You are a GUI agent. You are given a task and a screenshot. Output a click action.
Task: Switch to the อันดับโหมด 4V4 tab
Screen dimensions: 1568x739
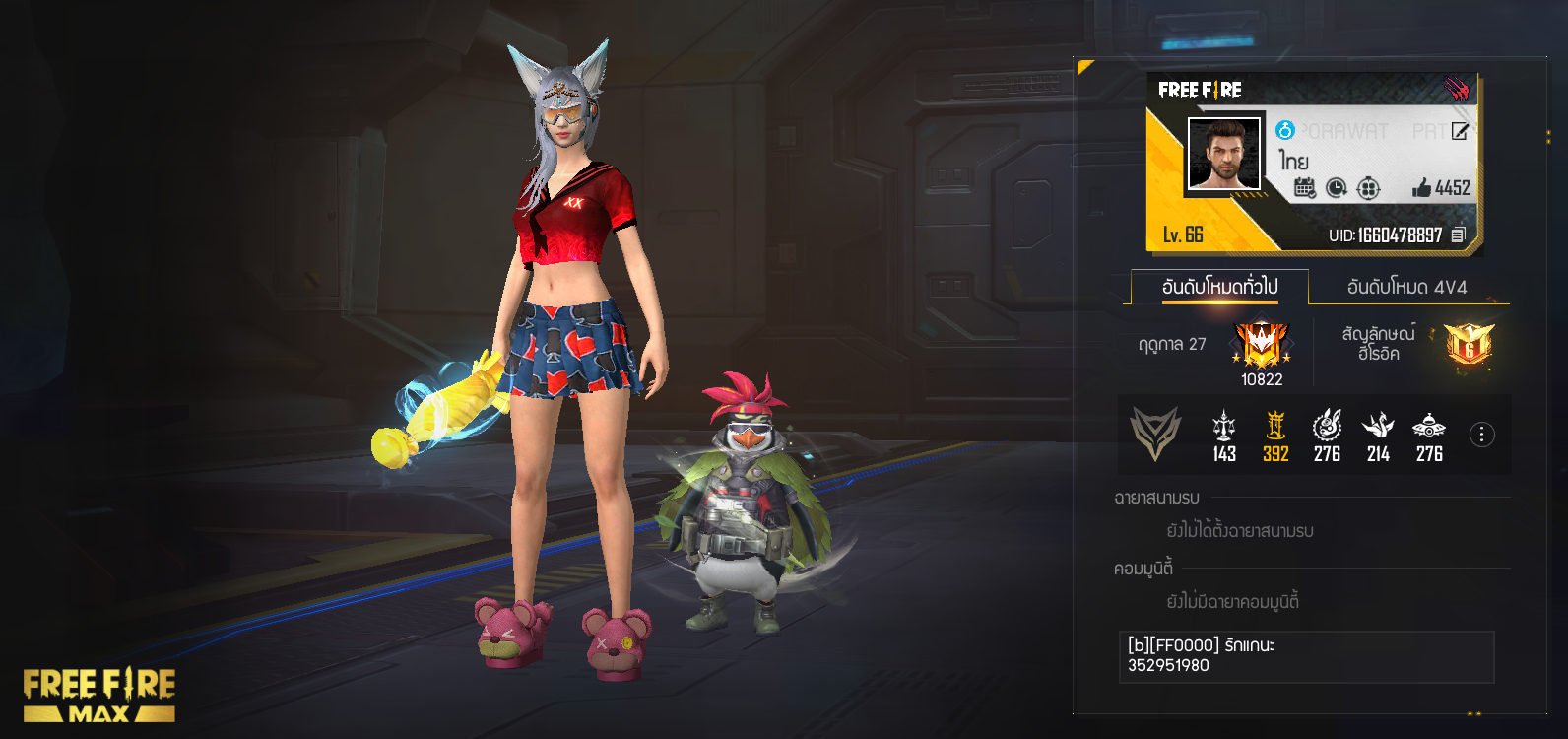point(1406,287)
